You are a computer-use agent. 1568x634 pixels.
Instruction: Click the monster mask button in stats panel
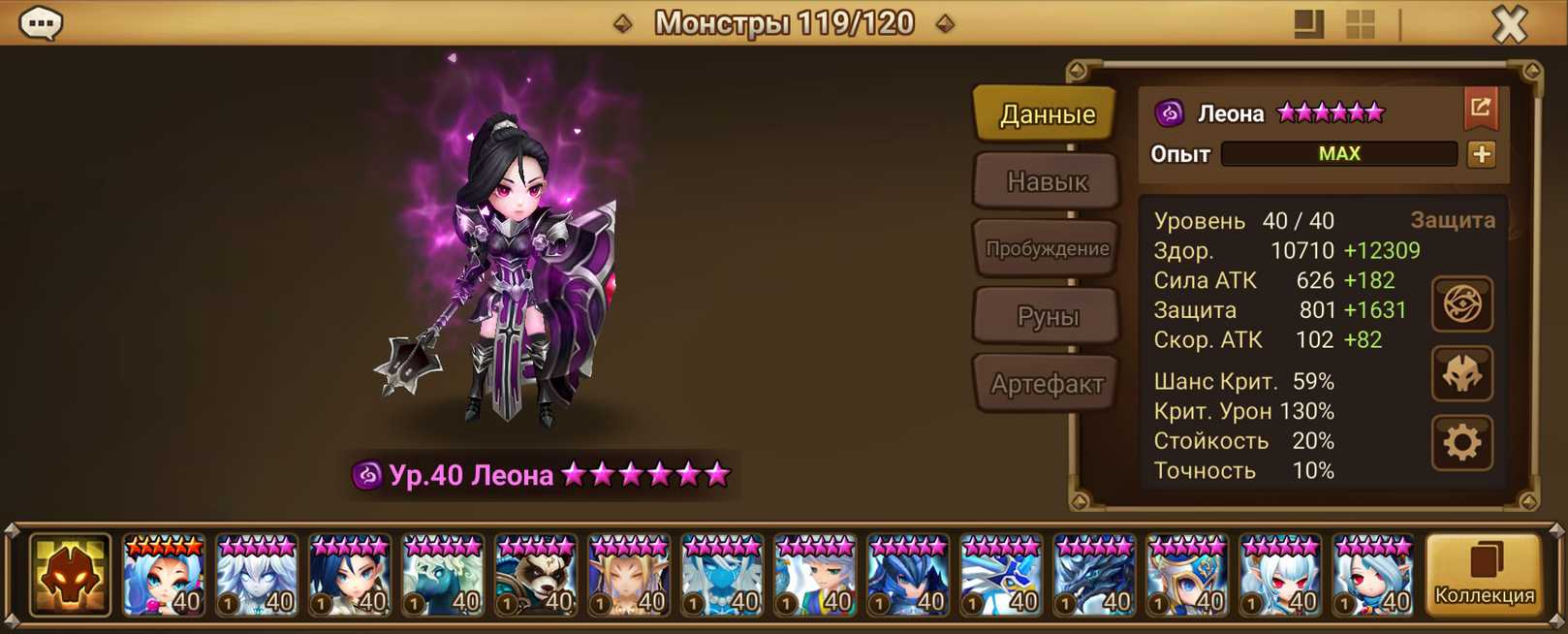(x=1462, y=374)
